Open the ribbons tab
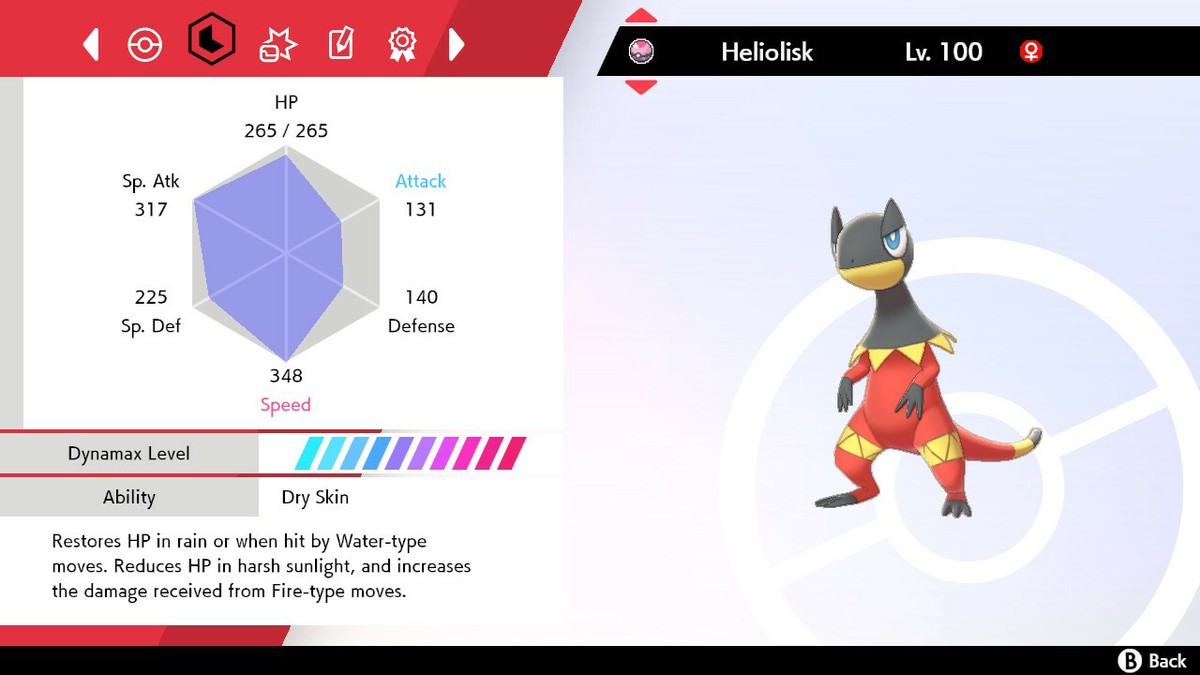 tap(402, 44)
